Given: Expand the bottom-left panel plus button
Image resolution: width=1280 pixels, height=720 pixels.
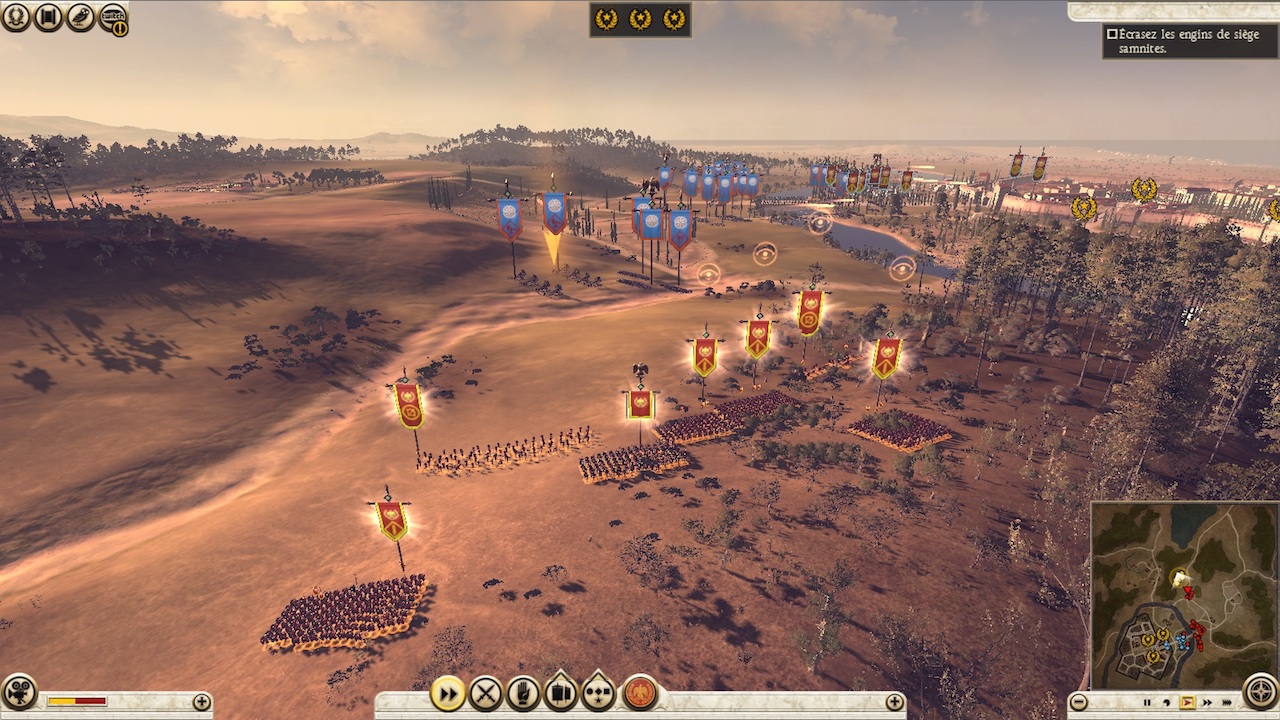Looking at the screenshot, I should tap(201, 702).
